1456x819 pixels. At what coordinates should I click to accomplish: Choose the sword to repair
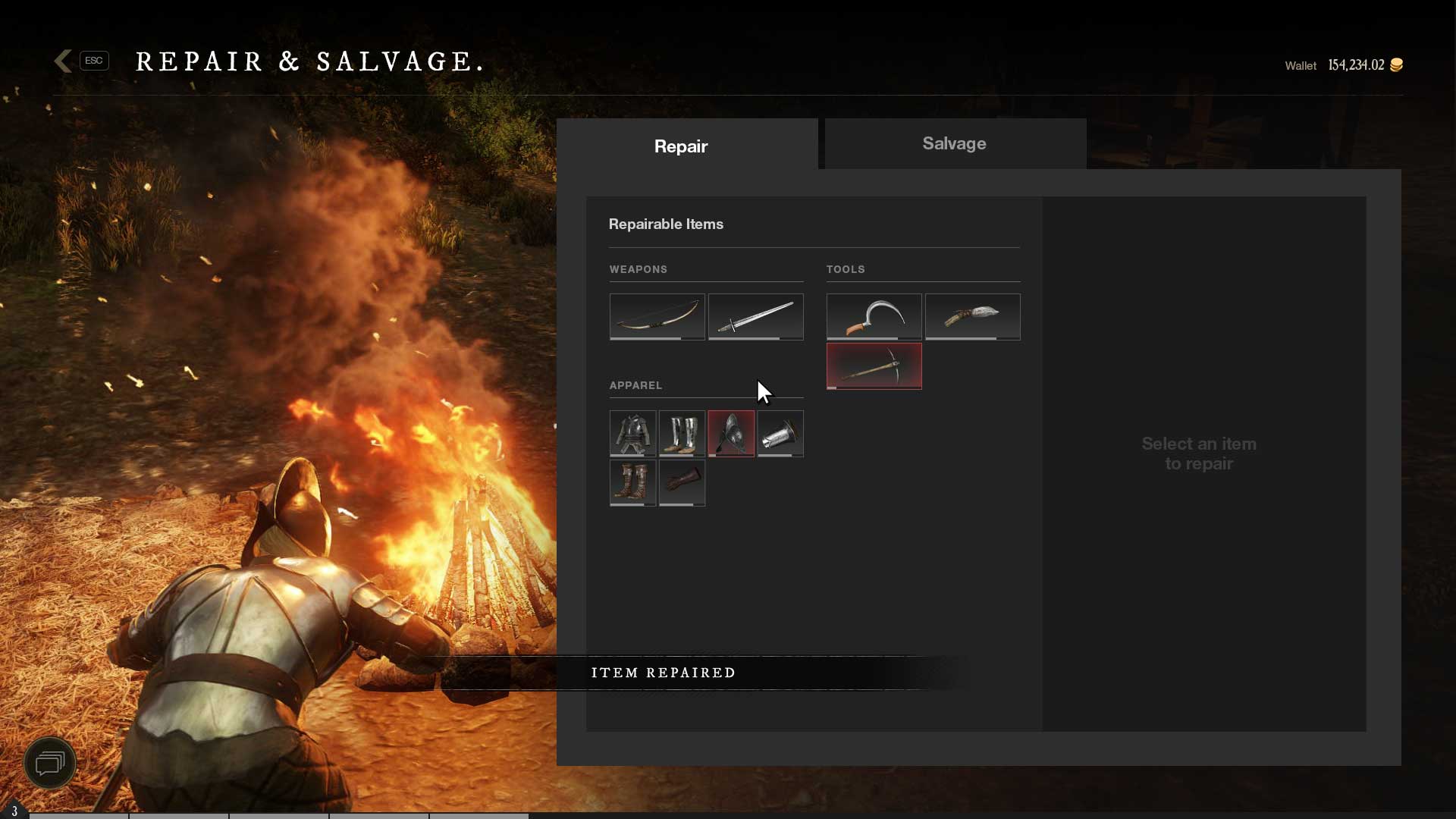[x=755, y=316]
